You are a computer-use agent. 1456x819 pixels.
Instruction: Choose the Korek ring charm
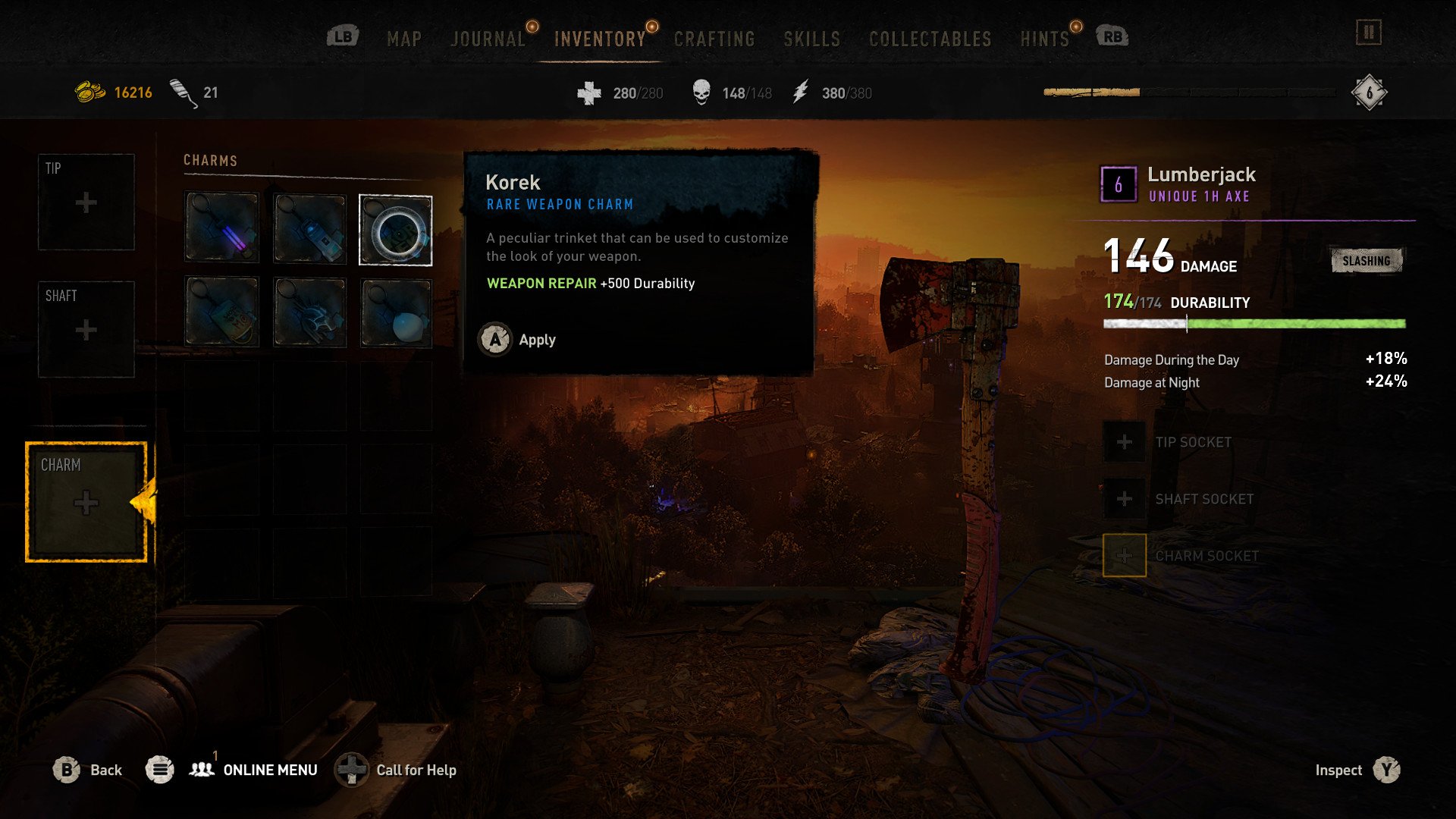[395, 231]
